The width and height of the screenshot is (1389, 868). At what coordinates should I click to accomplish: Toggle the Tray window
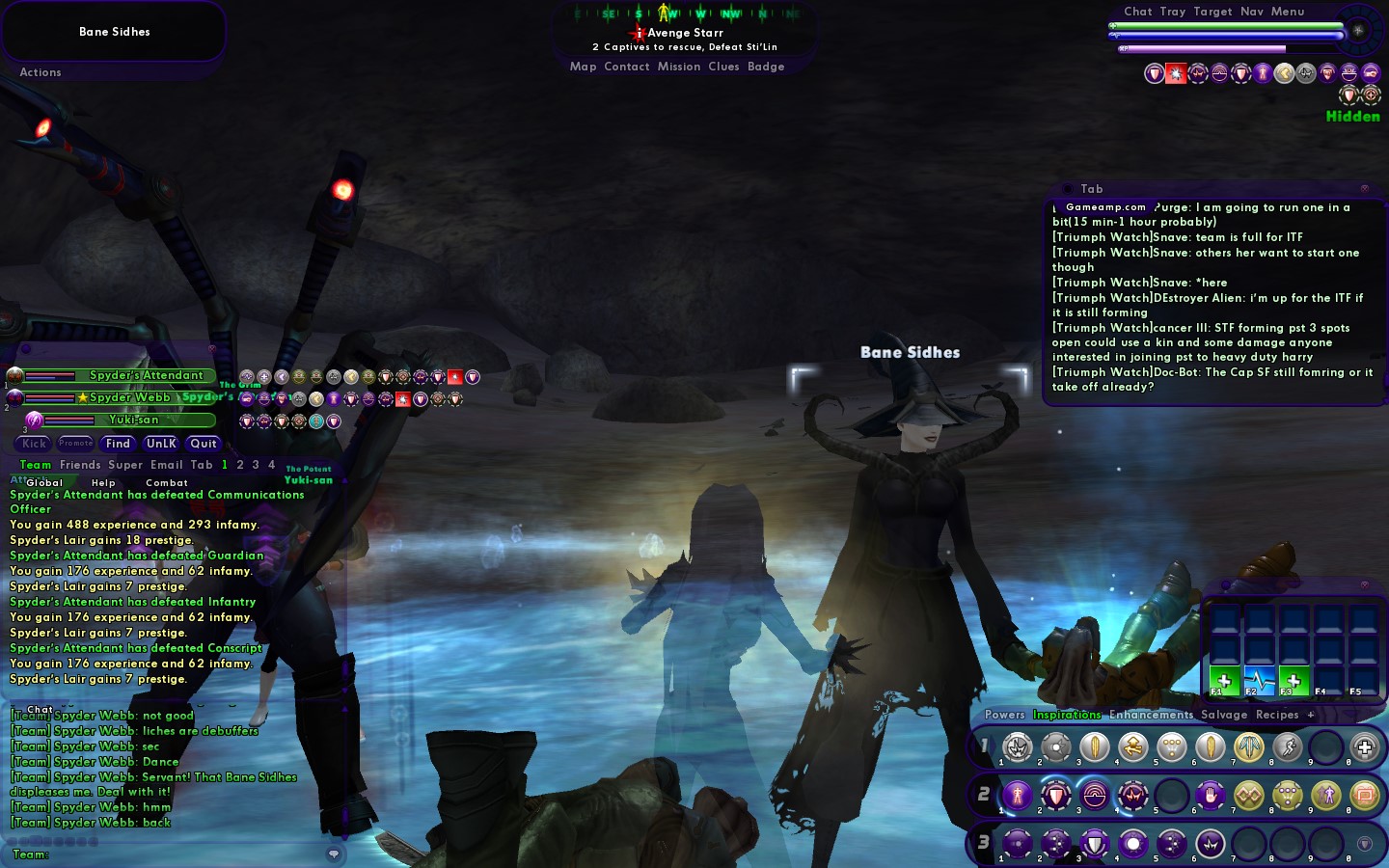pyautogui.click(x=1173, y=12)
